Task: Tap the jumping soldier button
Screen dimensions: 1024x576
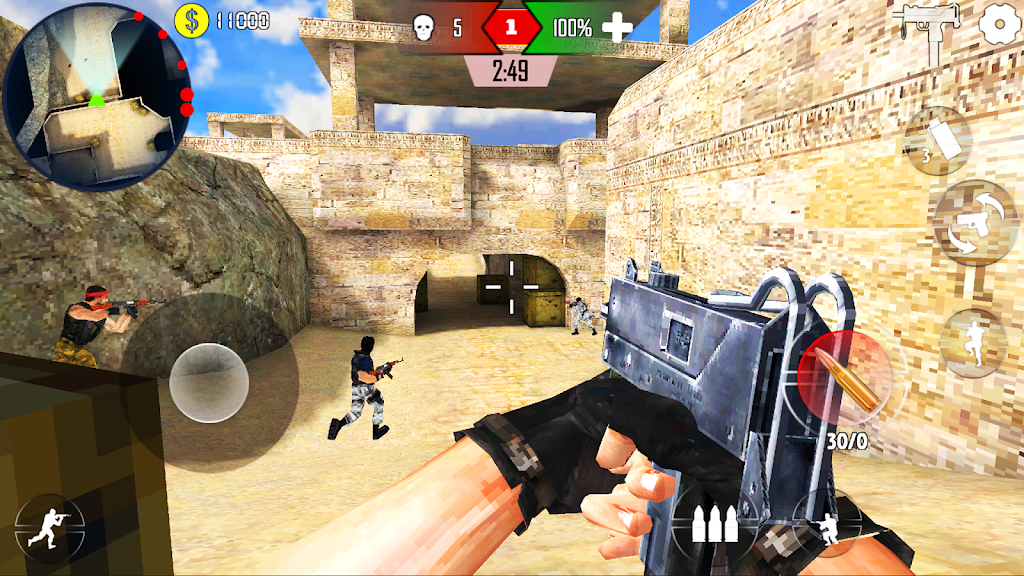Action: pyautogui.click(x=973, y=343)
